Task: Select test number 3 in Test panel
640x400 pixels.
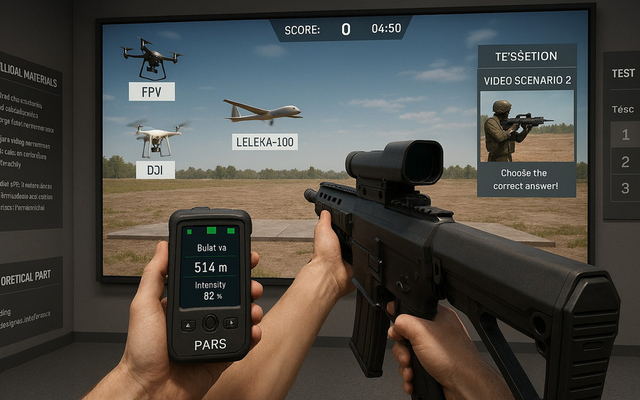Action: 625,187
